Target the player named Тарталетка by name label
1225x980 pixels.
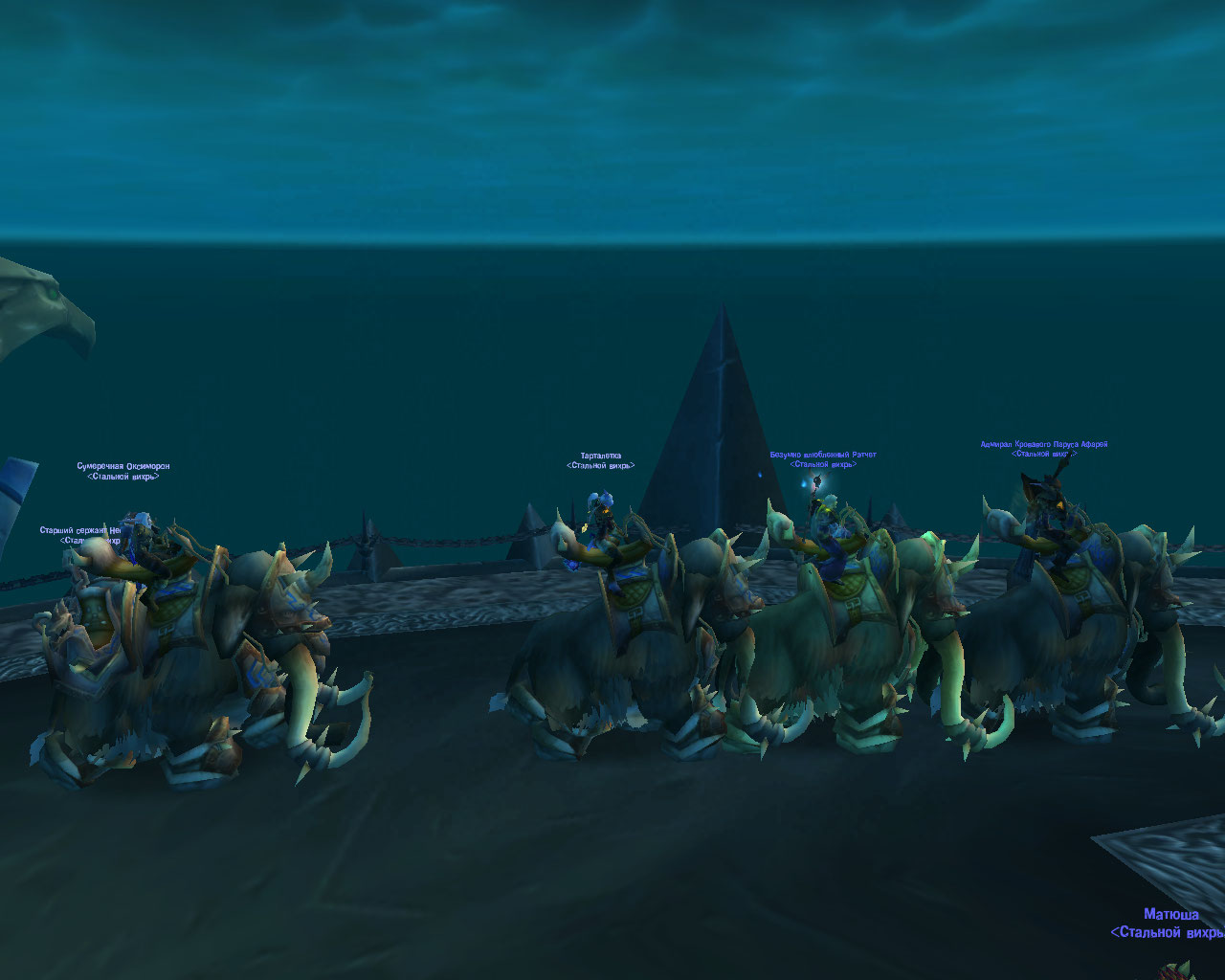[x=600, y=457]
